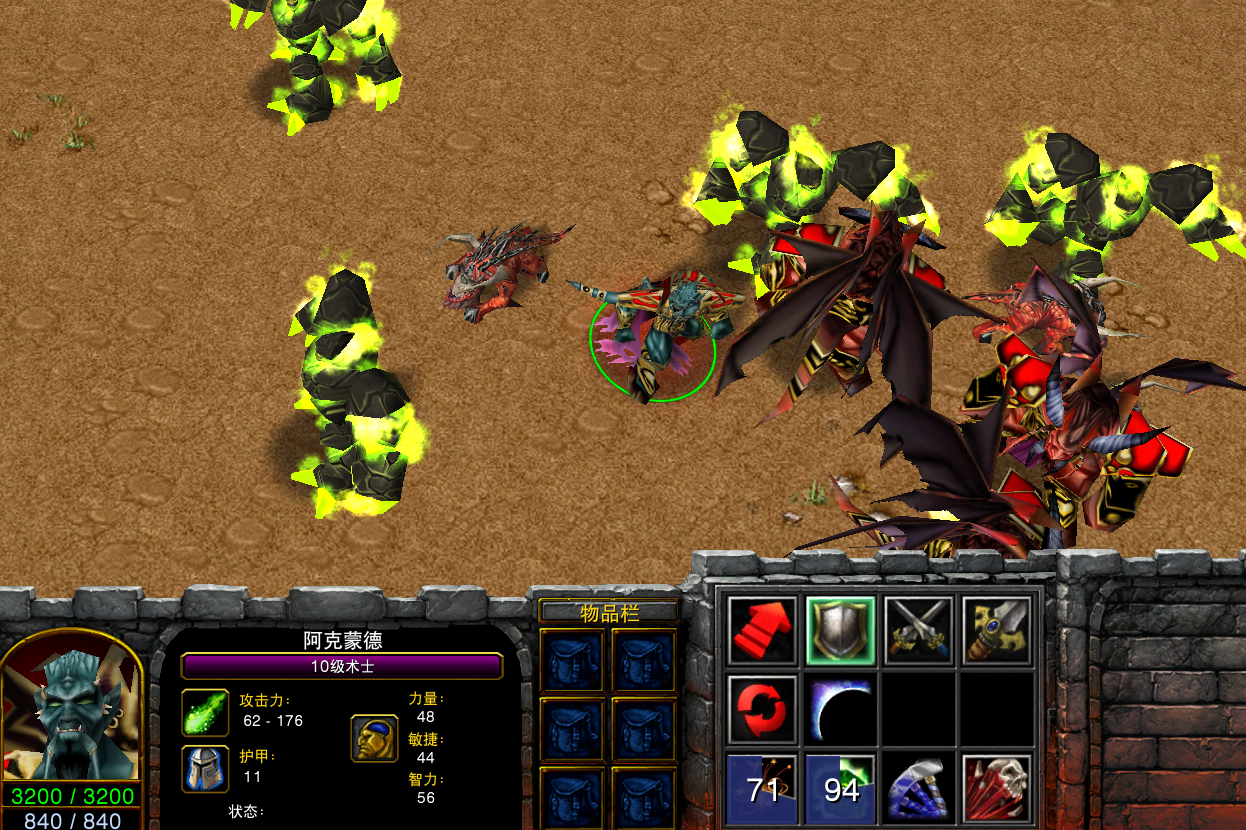Click the green bolt attack damage icon
Viewport: 1246px width, 830px height.
click(205, 712)
